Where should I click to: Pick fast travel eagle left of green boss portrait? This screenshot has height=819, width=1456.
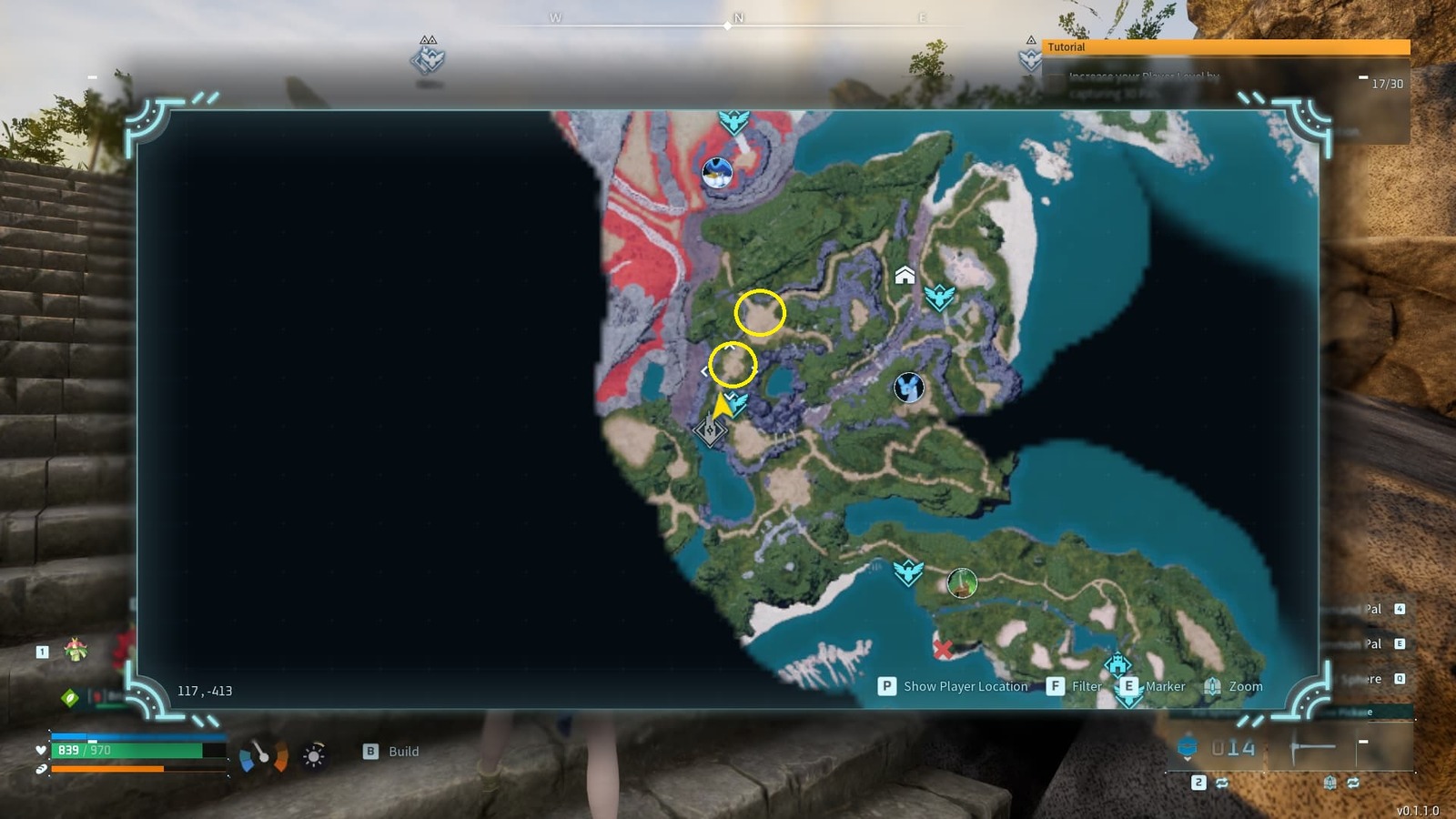(907, 572)
